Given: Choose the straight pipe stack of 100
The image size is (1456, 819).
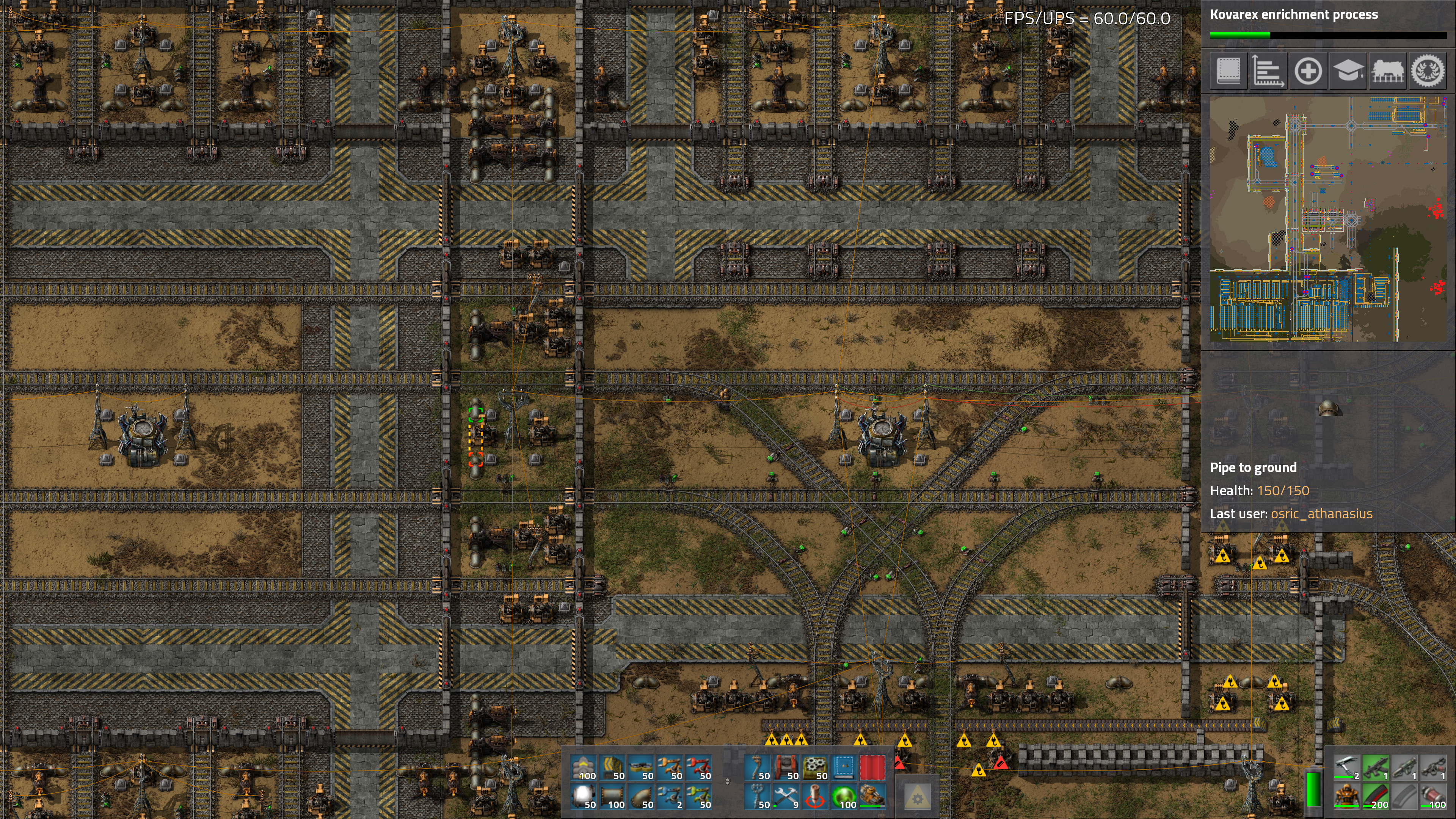Looking at the screenshot, I should (613, 797).
